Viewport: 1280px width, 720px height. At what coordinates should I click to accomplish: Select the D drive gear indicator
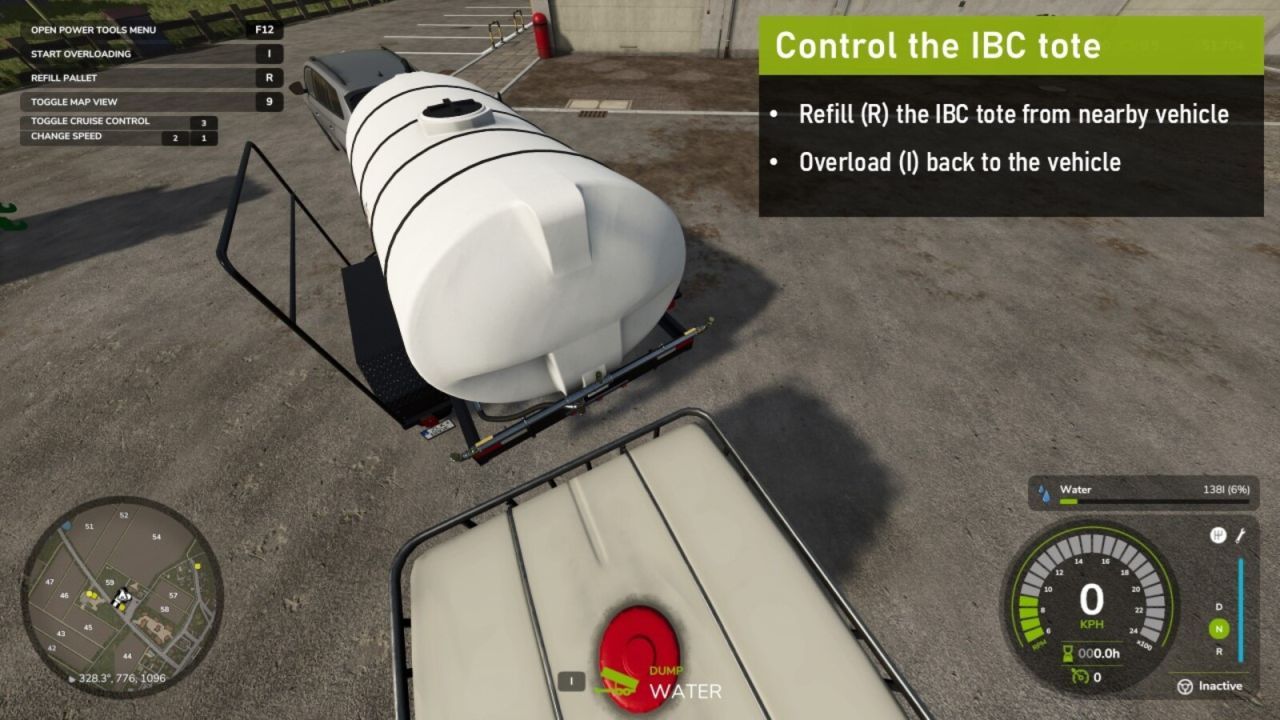pos(1218,607)
